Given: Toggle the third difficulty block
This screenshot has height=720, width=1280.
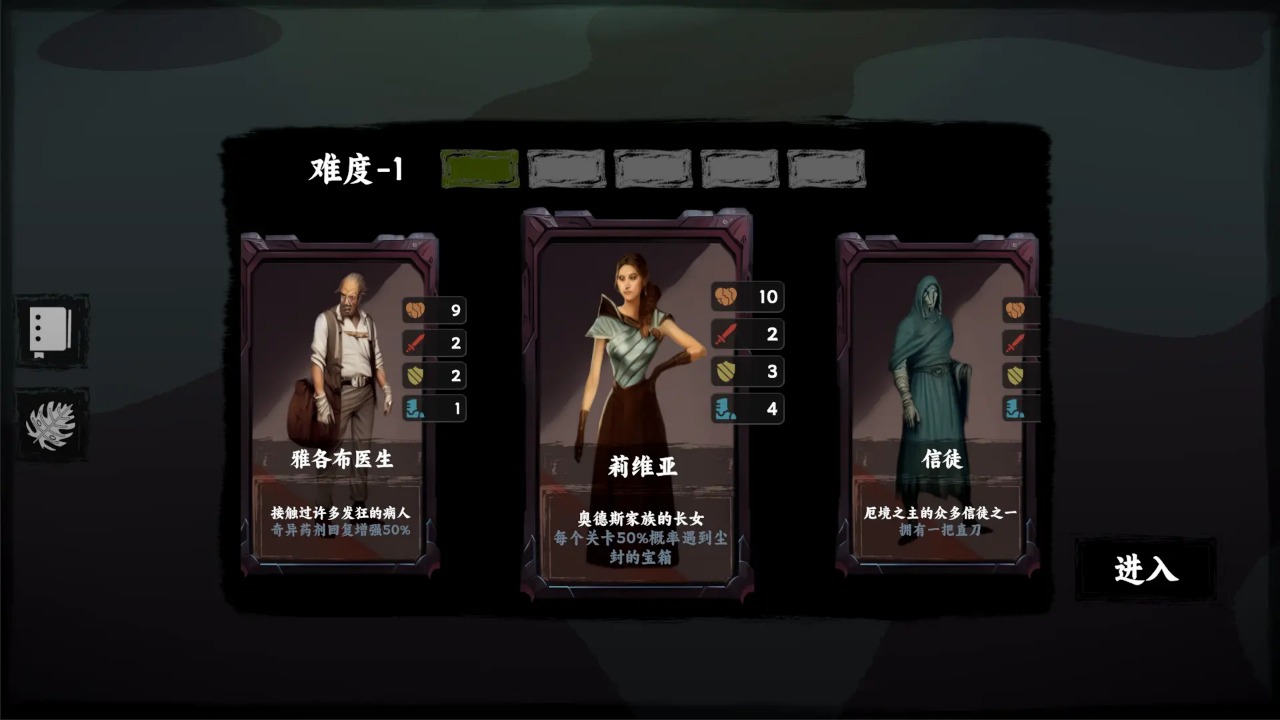Looking at the screenshot, I should tap(652, 169).
